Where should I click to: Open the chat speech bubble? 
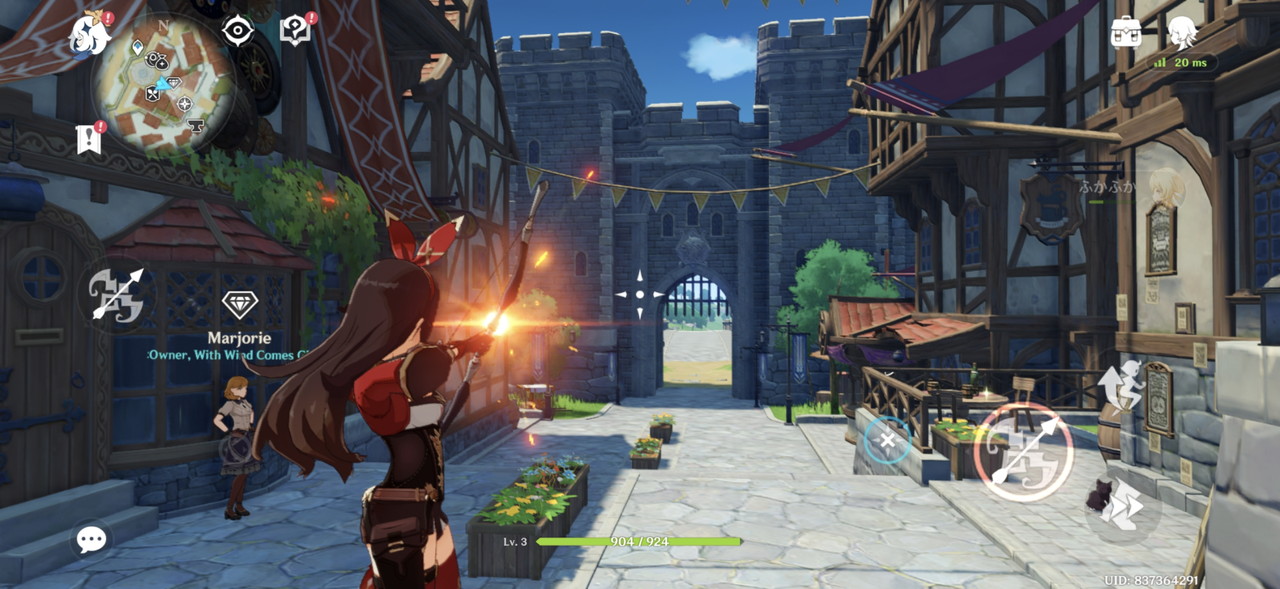click(x=91, y=540)
